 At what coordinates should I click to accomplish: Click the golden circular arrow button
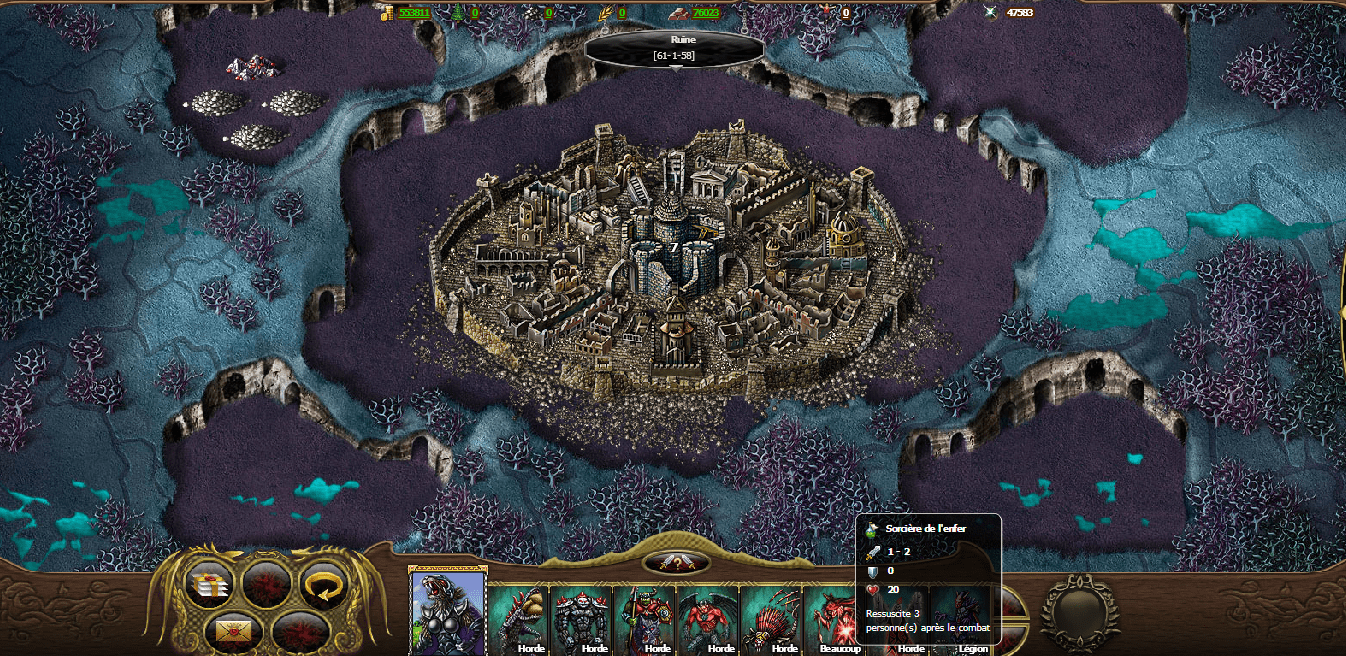pyautogui.click(x=322, y=584)
